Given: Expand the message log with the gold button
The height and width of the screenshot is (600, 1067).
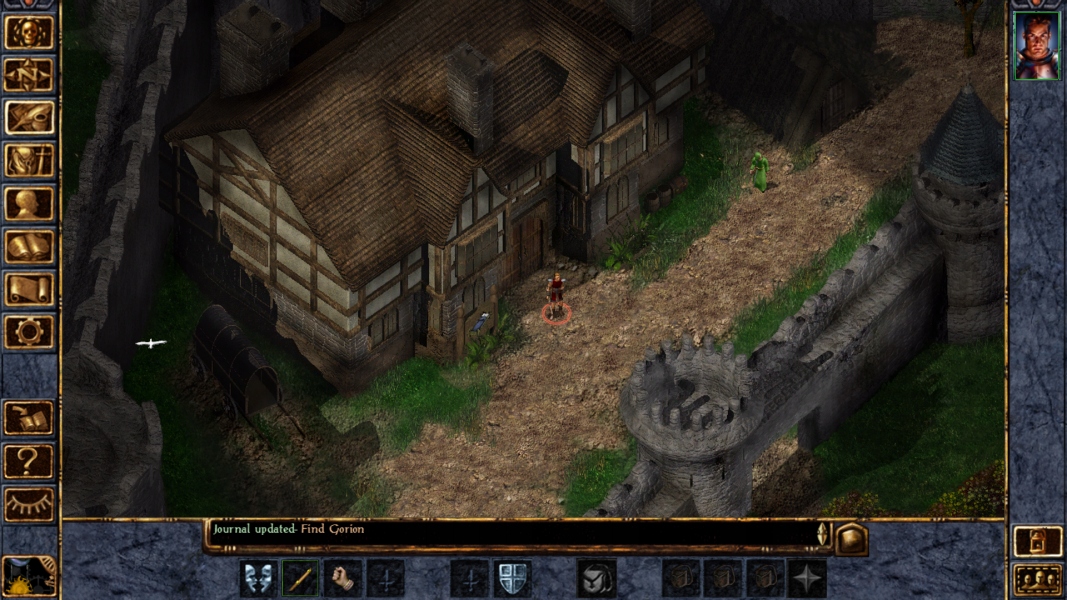Looking at the screenshot, I should [x=850, y=539].
